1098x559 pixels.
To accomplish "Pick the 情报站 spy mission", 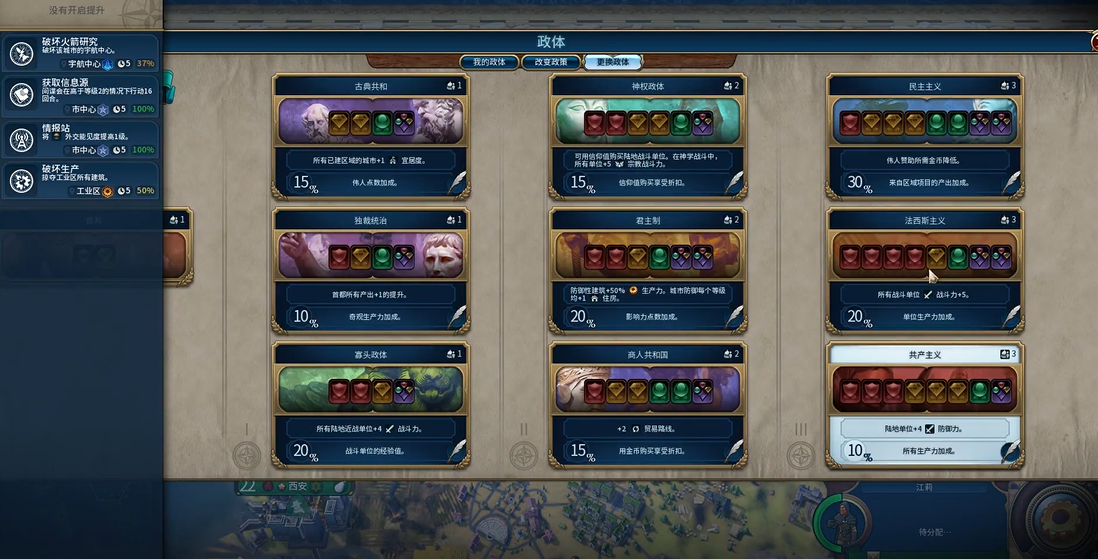I will point(81,138).
